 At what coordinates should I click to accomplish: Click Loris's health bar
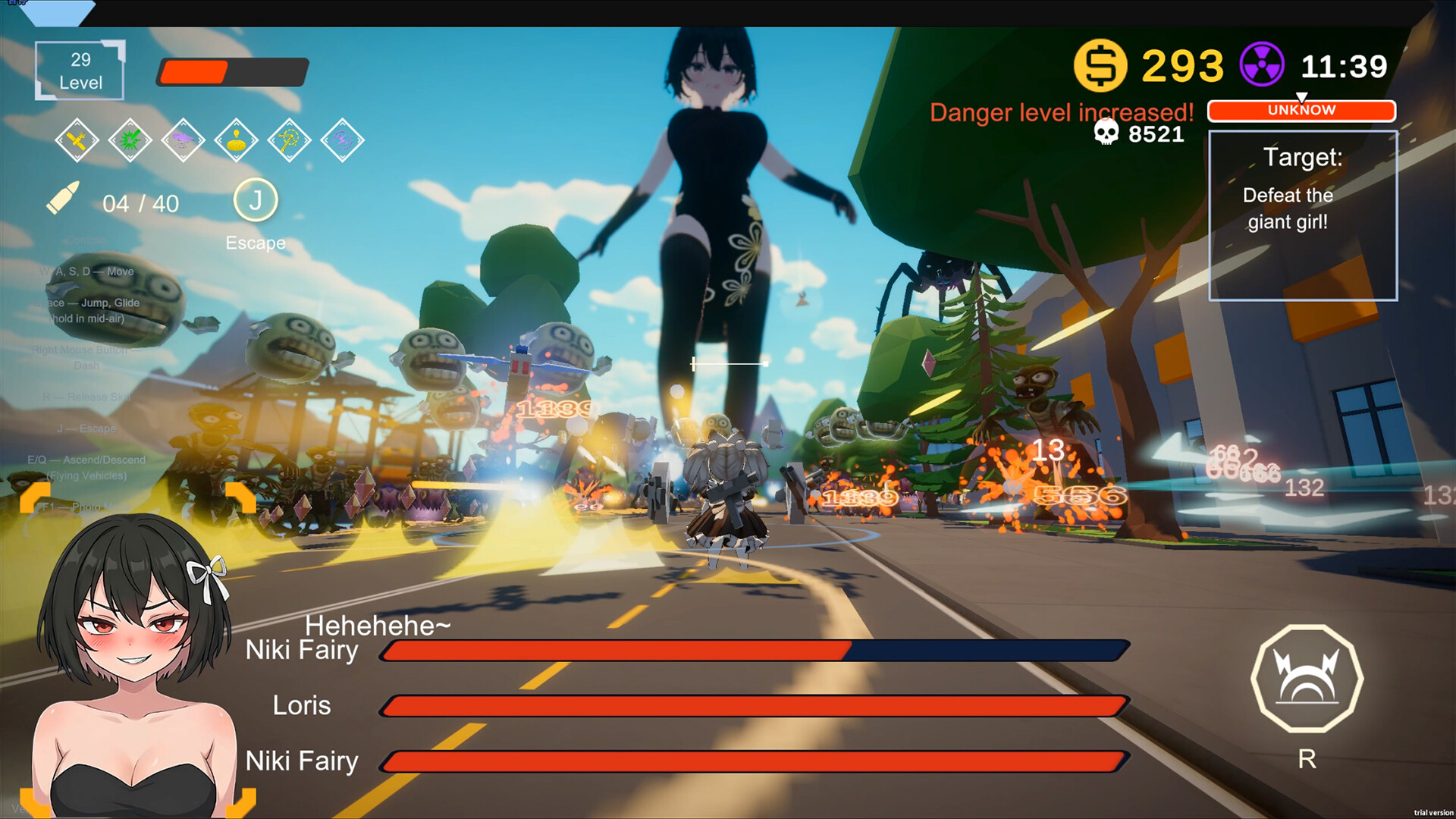click(755, 705)
